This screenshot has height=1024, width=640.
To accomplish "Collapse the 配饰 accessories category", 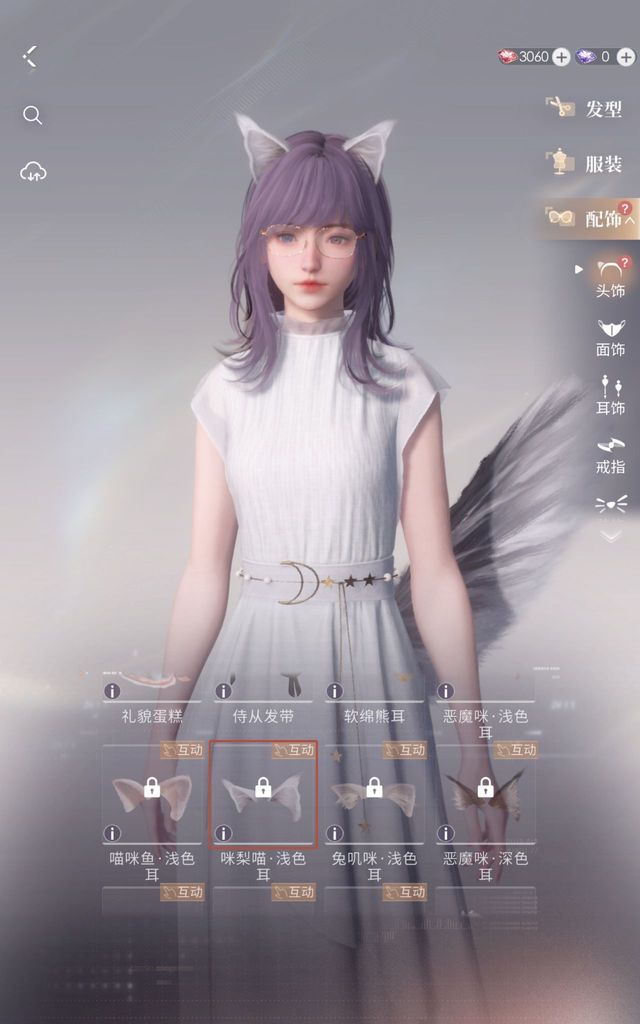I will tap(630, 219).
